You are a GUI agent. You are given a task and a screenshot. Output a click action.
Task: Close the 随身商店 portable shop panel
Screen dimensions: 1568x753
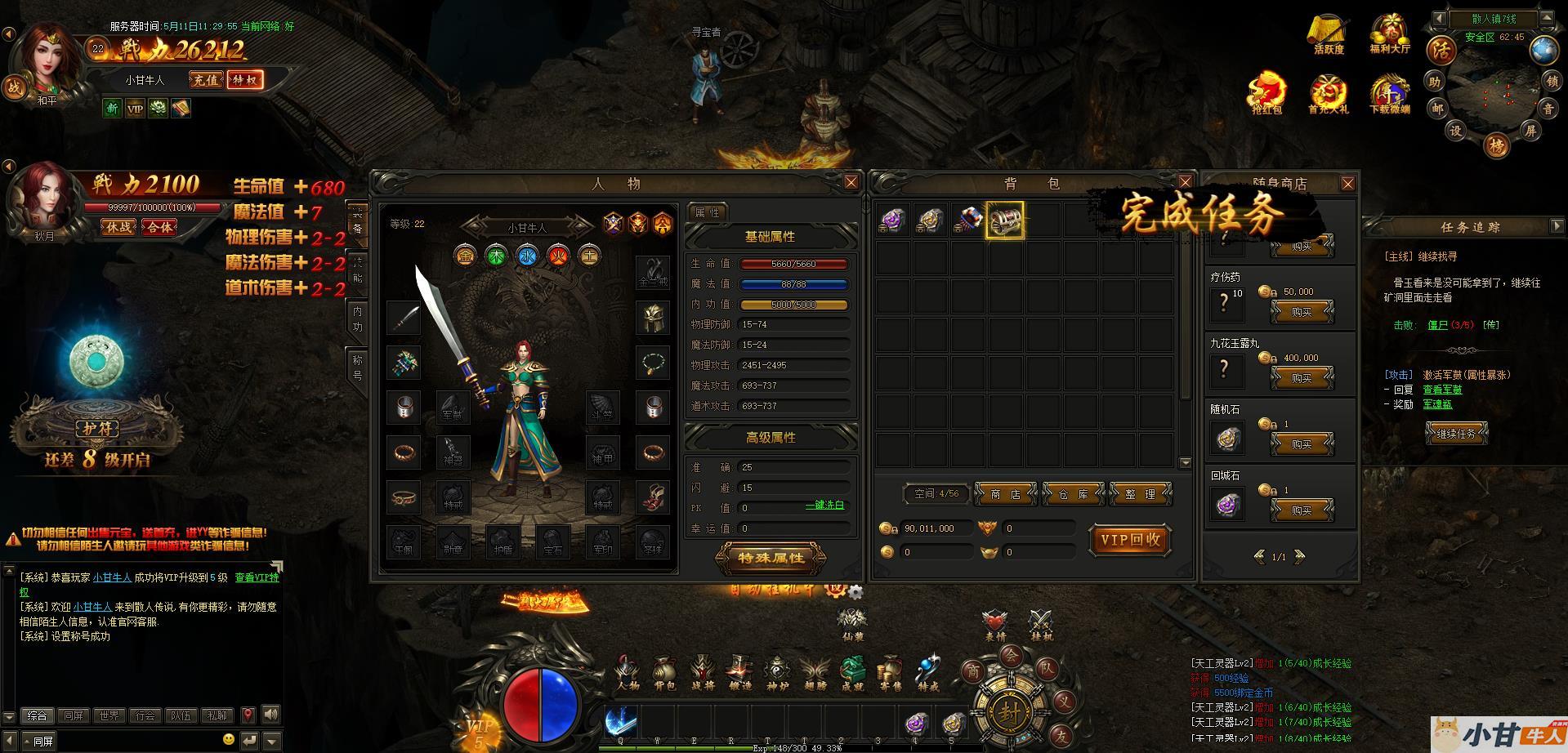point(1348,184)
